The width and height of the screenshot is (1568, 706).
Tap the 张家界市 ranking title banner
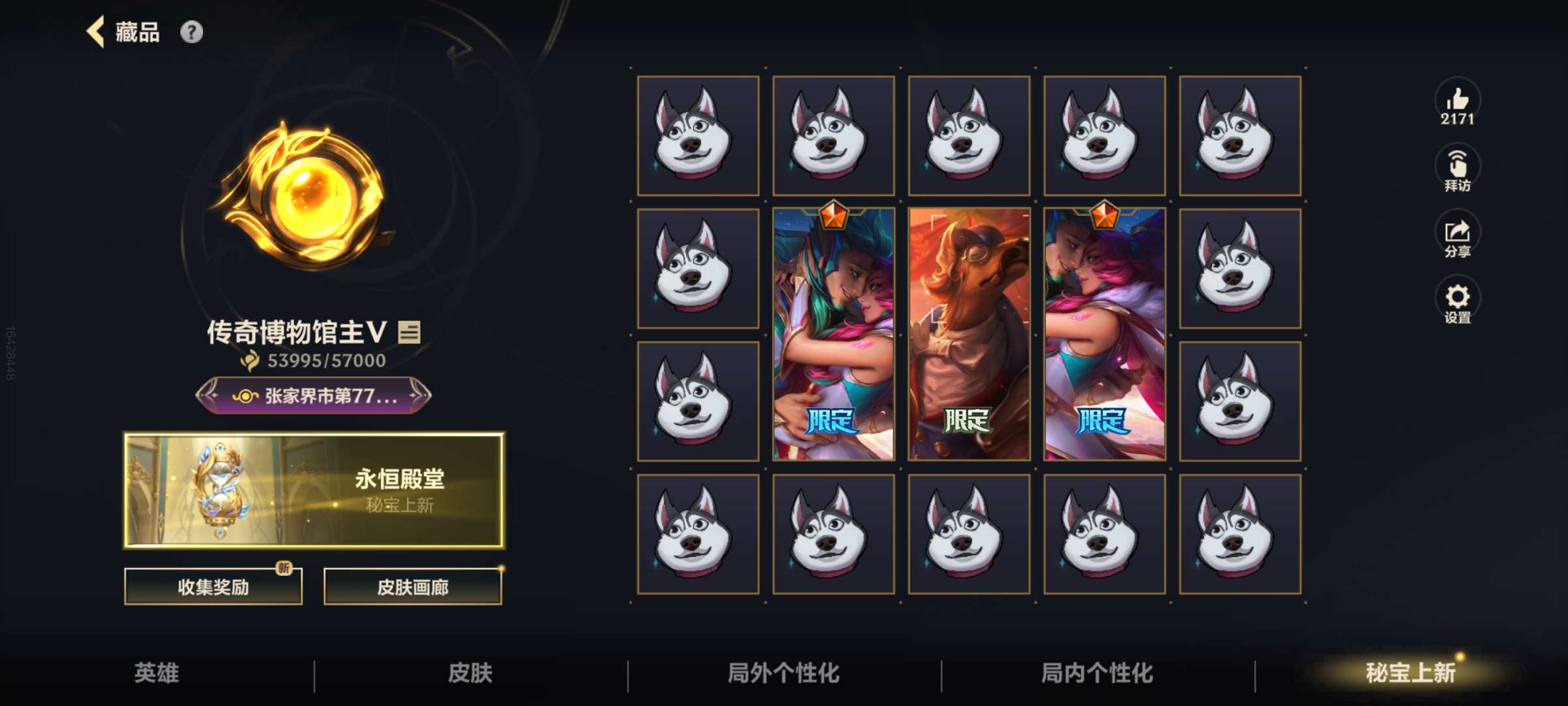click(x=314, y=395)
